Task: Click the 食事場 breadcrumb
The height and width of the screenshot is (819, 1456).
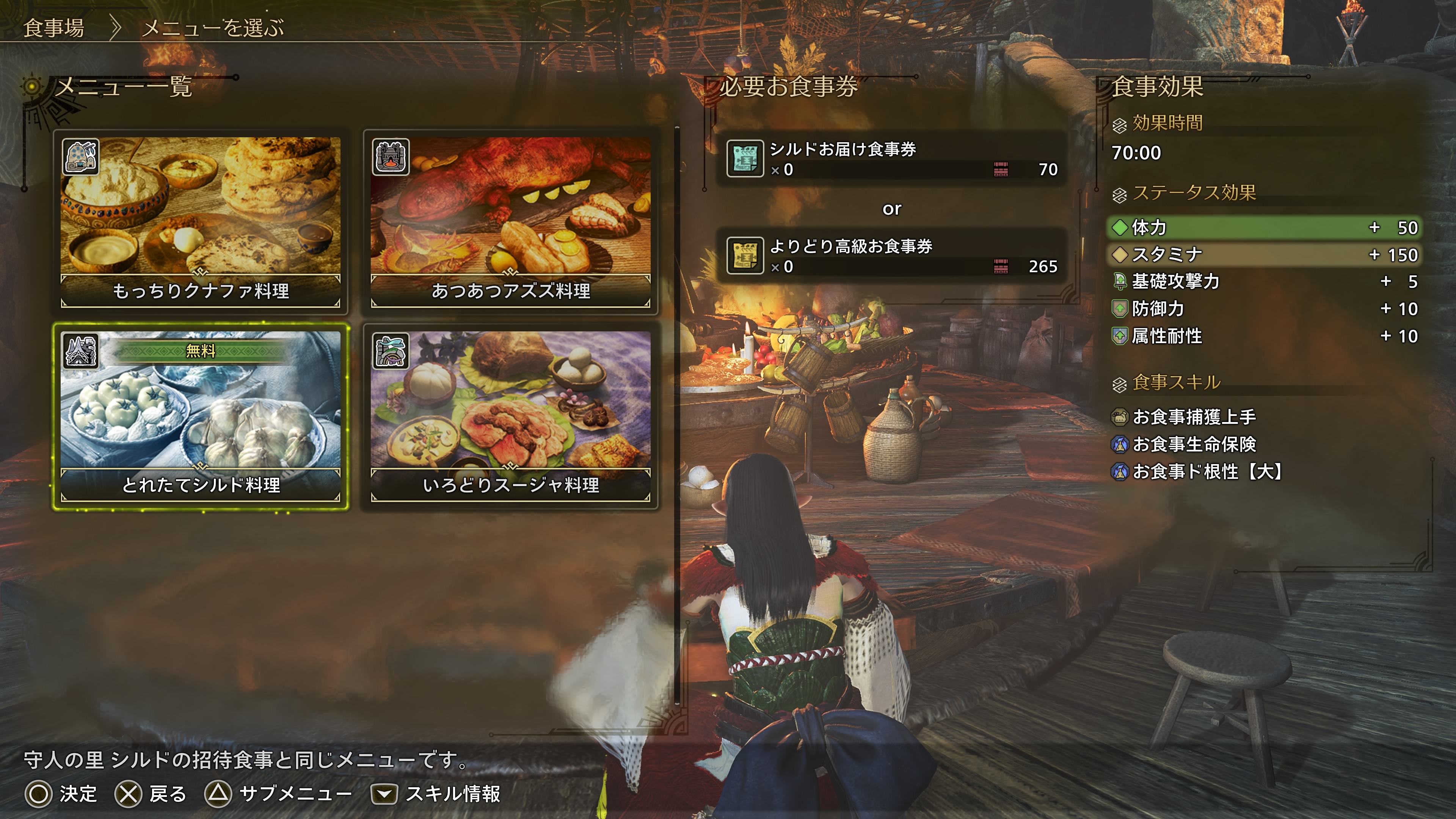Action: [54, 28]
